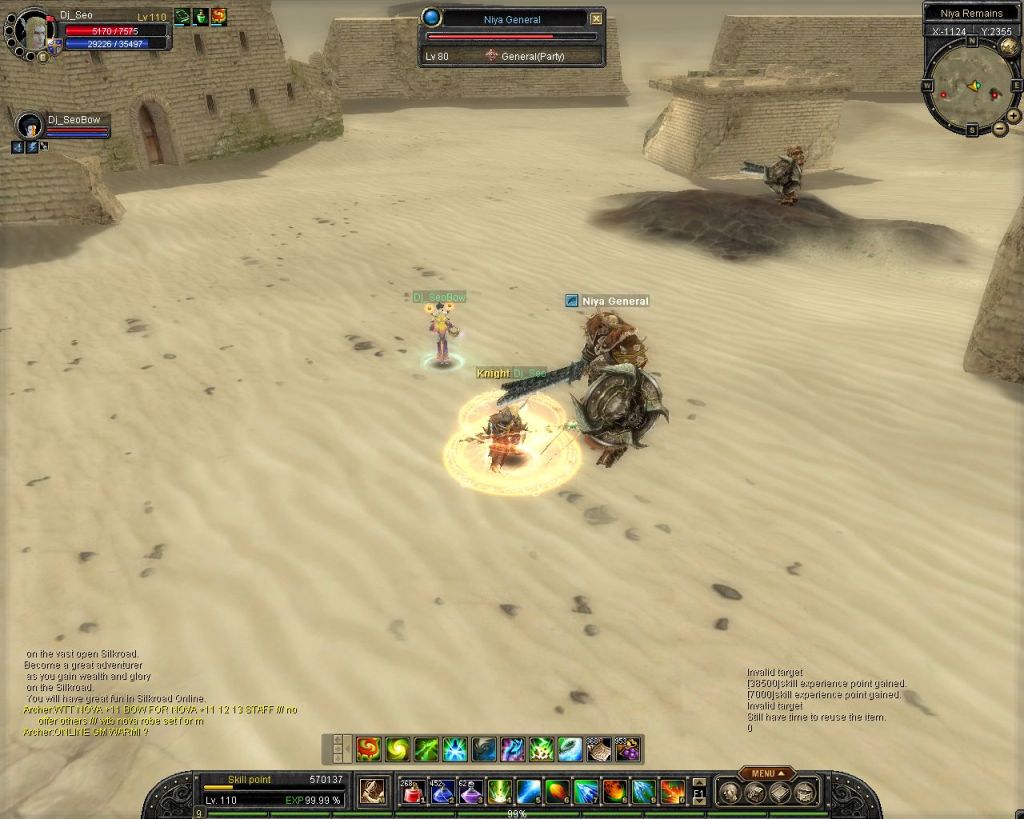1024x819 pixels.
Task: Activate the fire skill in slot 0
Action: pyautogui.click(x=673, y=792)
